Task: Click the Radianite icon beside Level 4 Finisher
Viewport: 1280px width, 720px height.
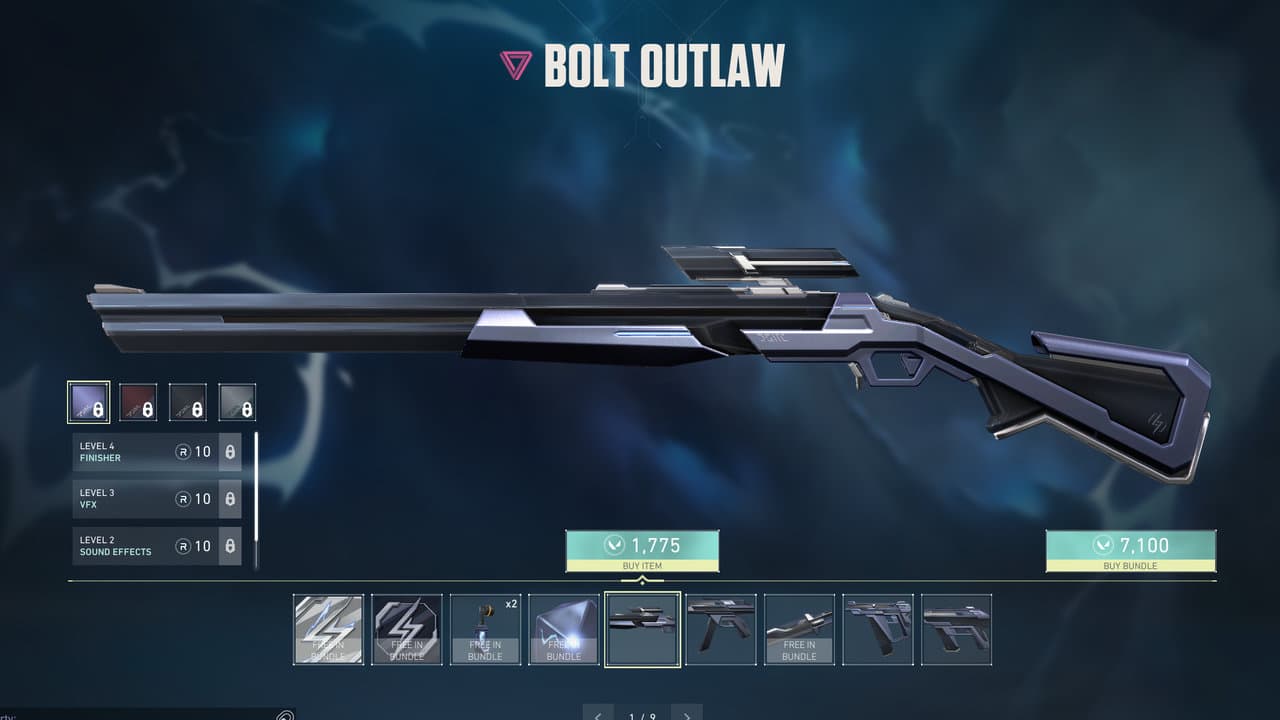Action: point(185,452)
